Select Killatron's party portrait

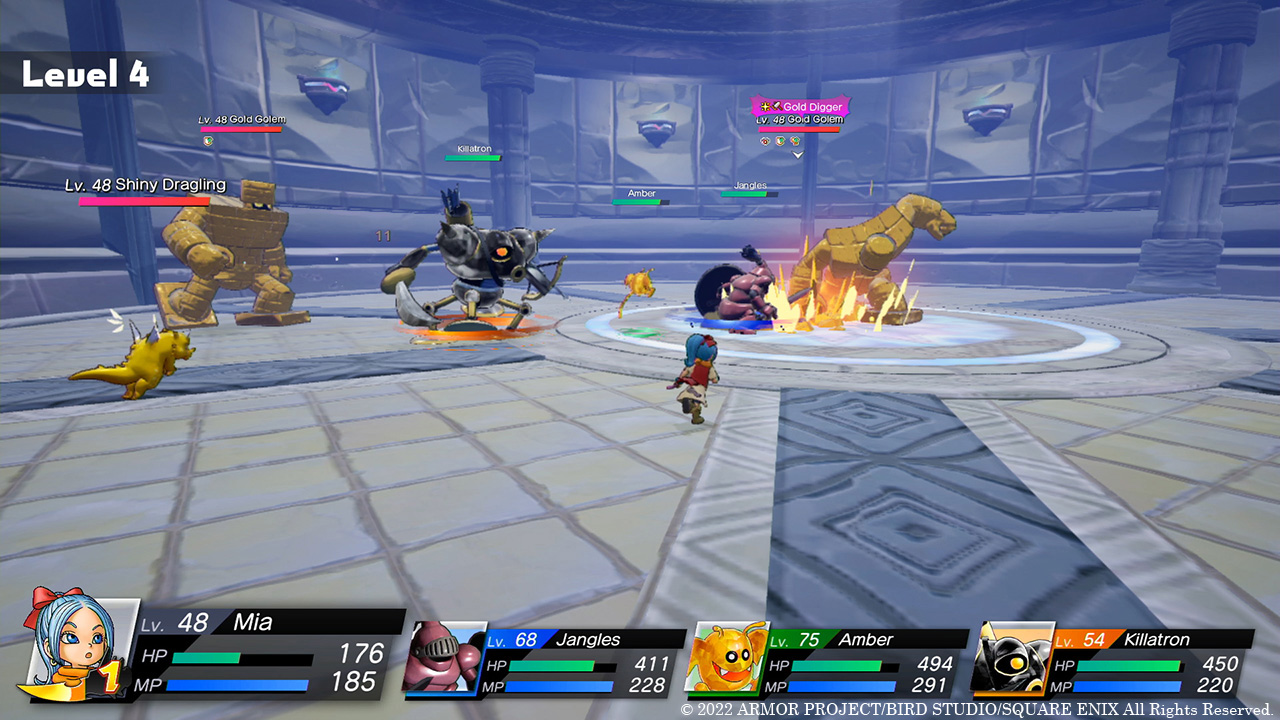(1012, 658)
